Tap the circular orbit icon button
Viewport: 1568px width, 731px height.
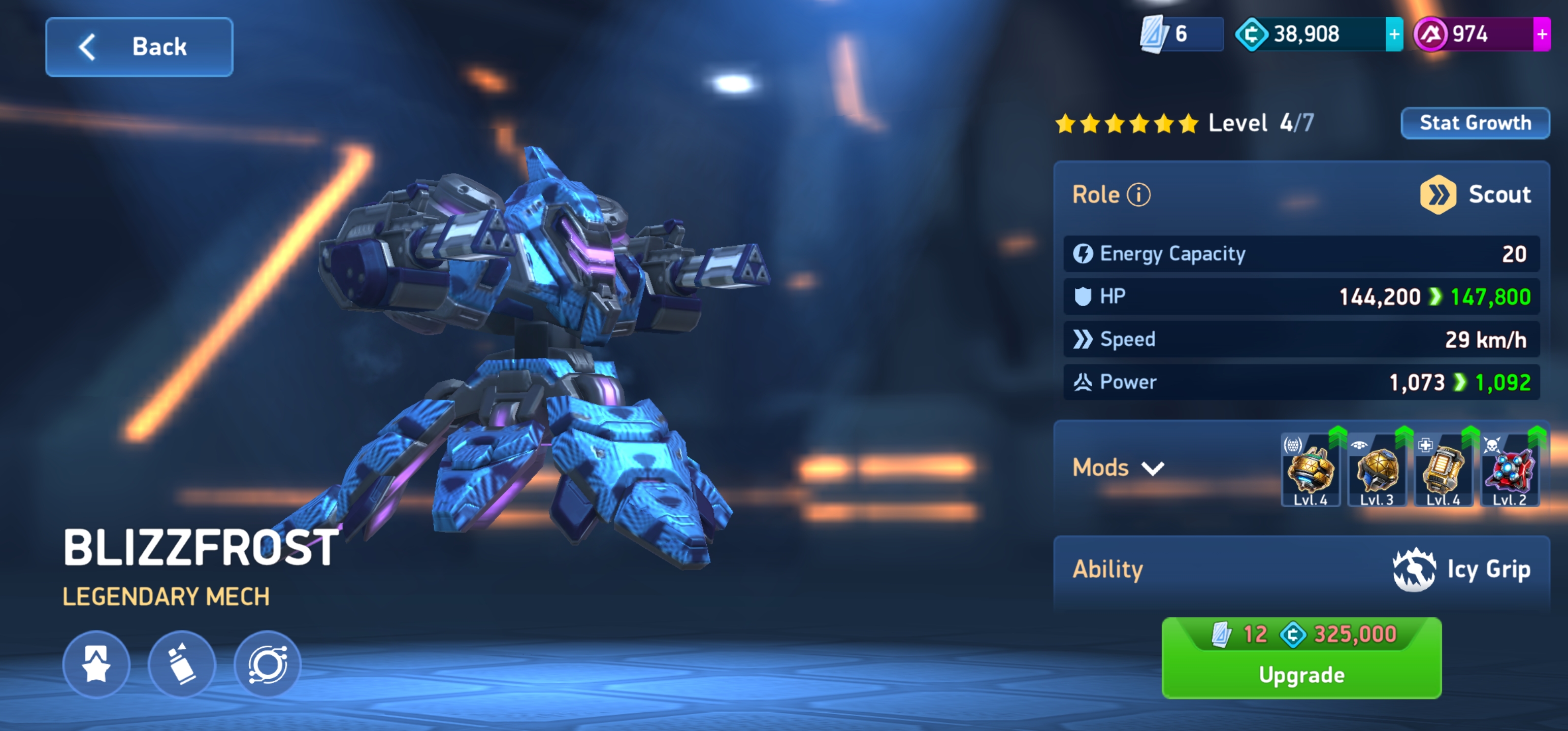[267, 664]
